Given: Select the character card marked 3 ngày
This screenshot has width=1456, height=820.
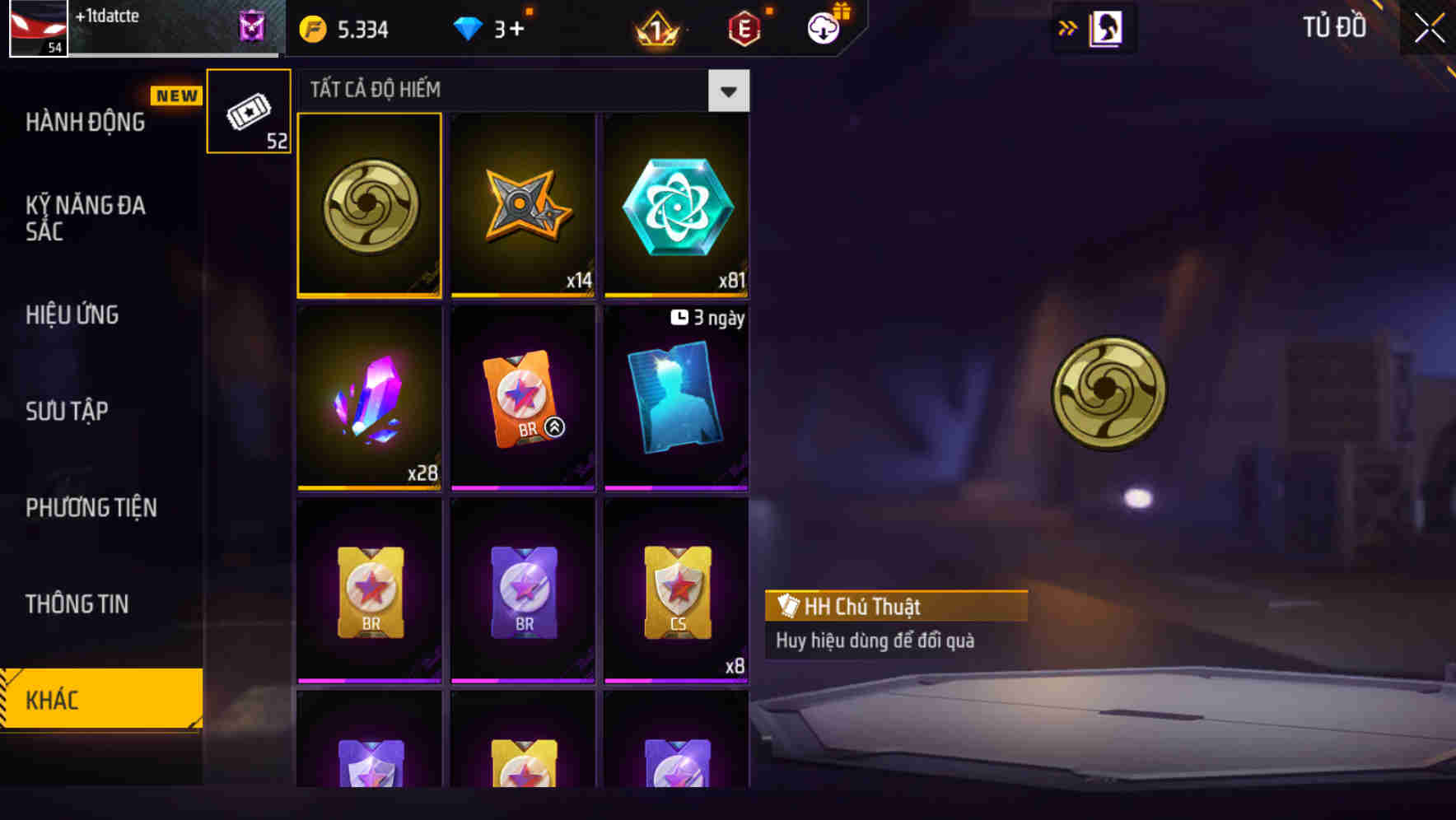Looking at the screenshot, I should coord(676,398).
